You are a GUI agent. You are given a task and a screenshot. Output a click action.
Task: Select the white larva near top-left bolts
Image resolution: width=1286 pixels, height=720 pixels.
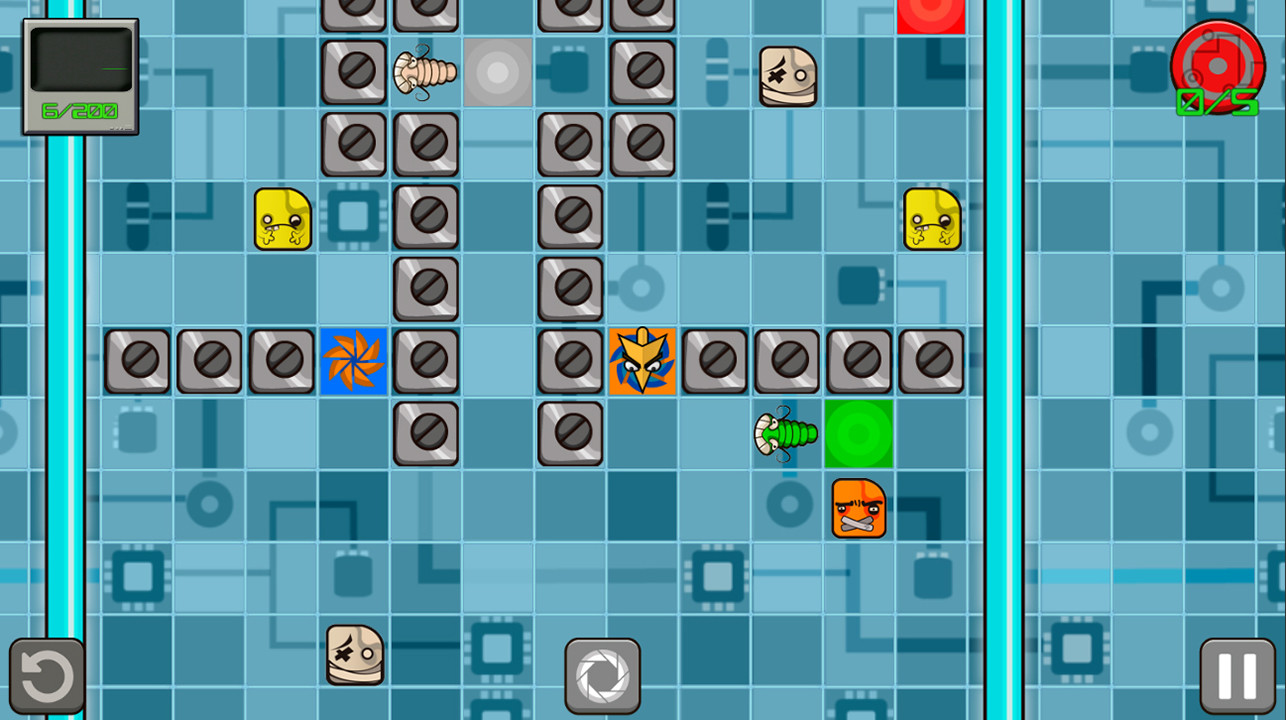point(424,72)
